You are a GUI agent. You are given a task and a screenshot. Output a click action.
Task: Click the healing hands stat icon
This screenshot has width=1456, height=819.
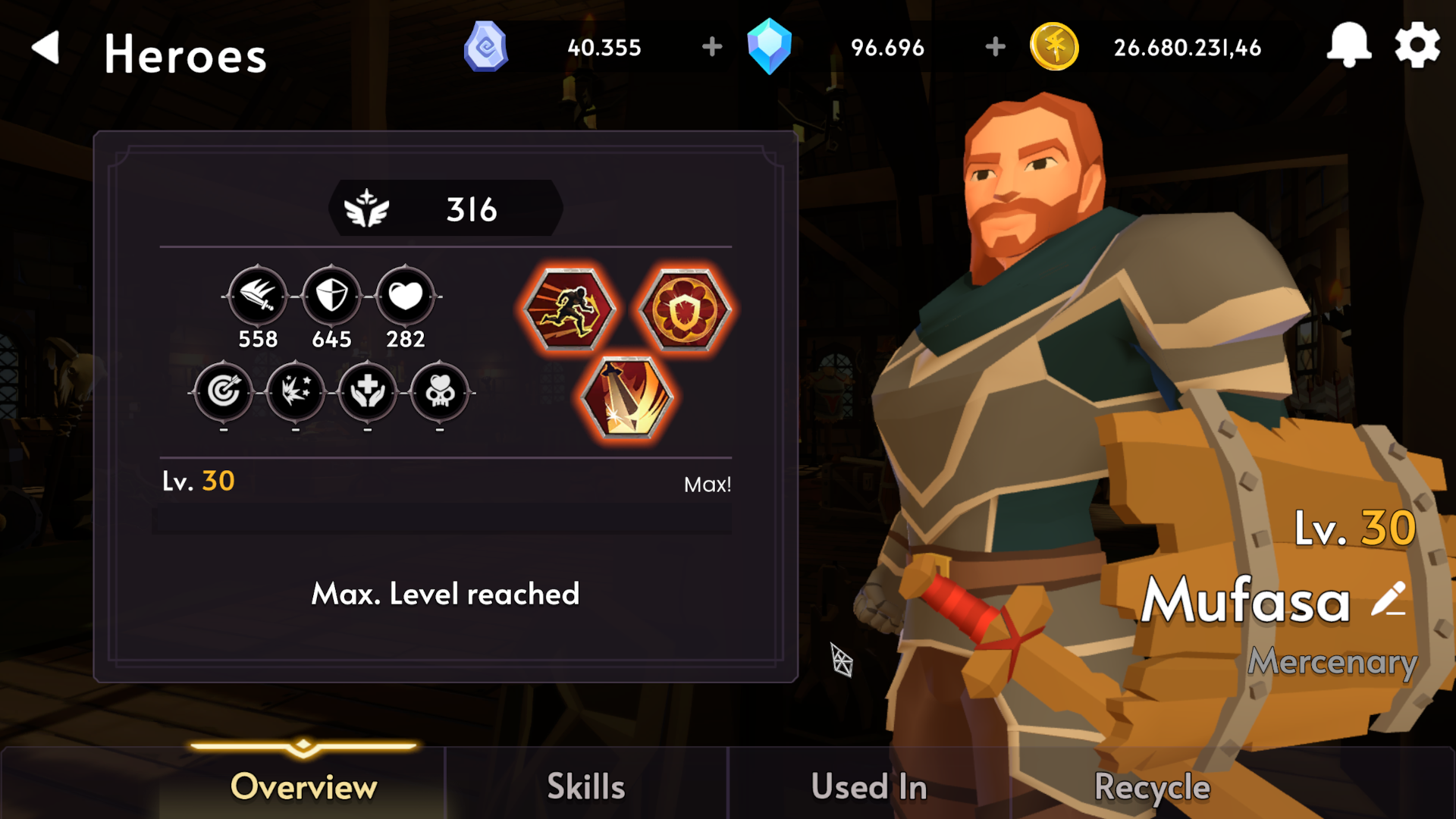367,394
